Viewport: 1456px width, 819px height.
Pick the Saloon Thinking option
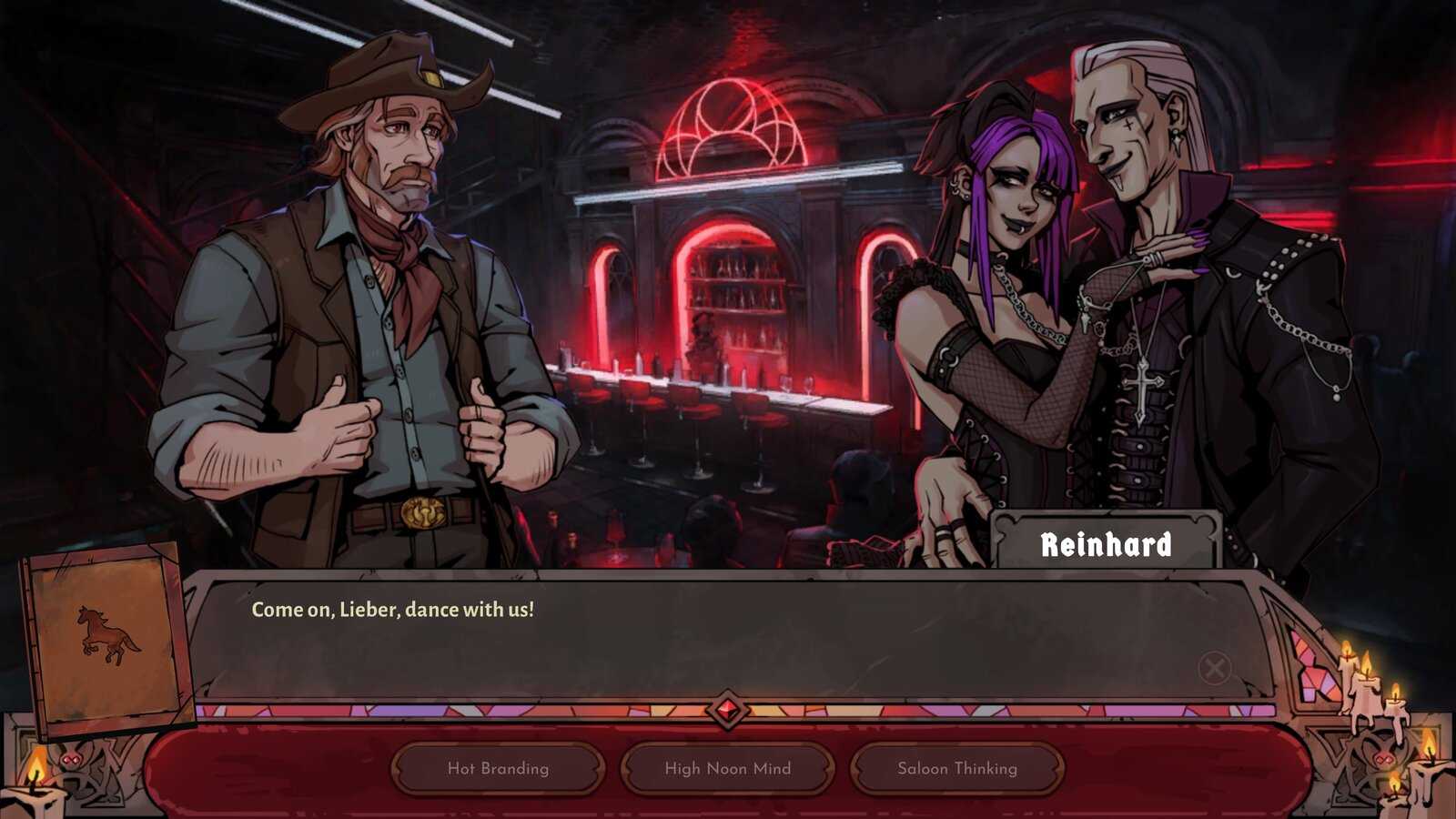(x=957, y=768)
